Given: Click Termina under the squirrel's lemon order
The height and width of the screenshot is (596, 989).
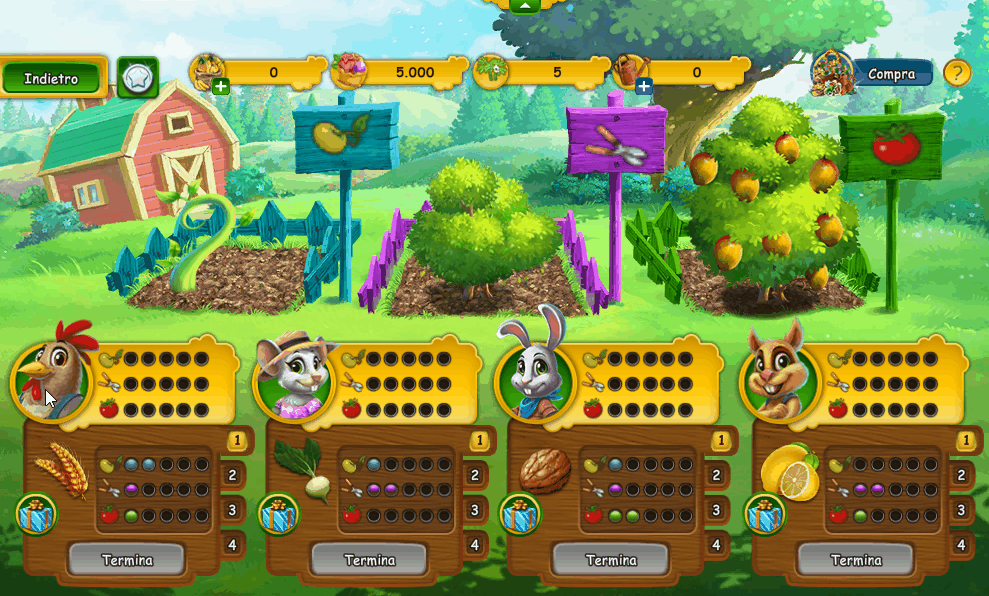Looking at the screenshot, I should (x=855, y=560).
